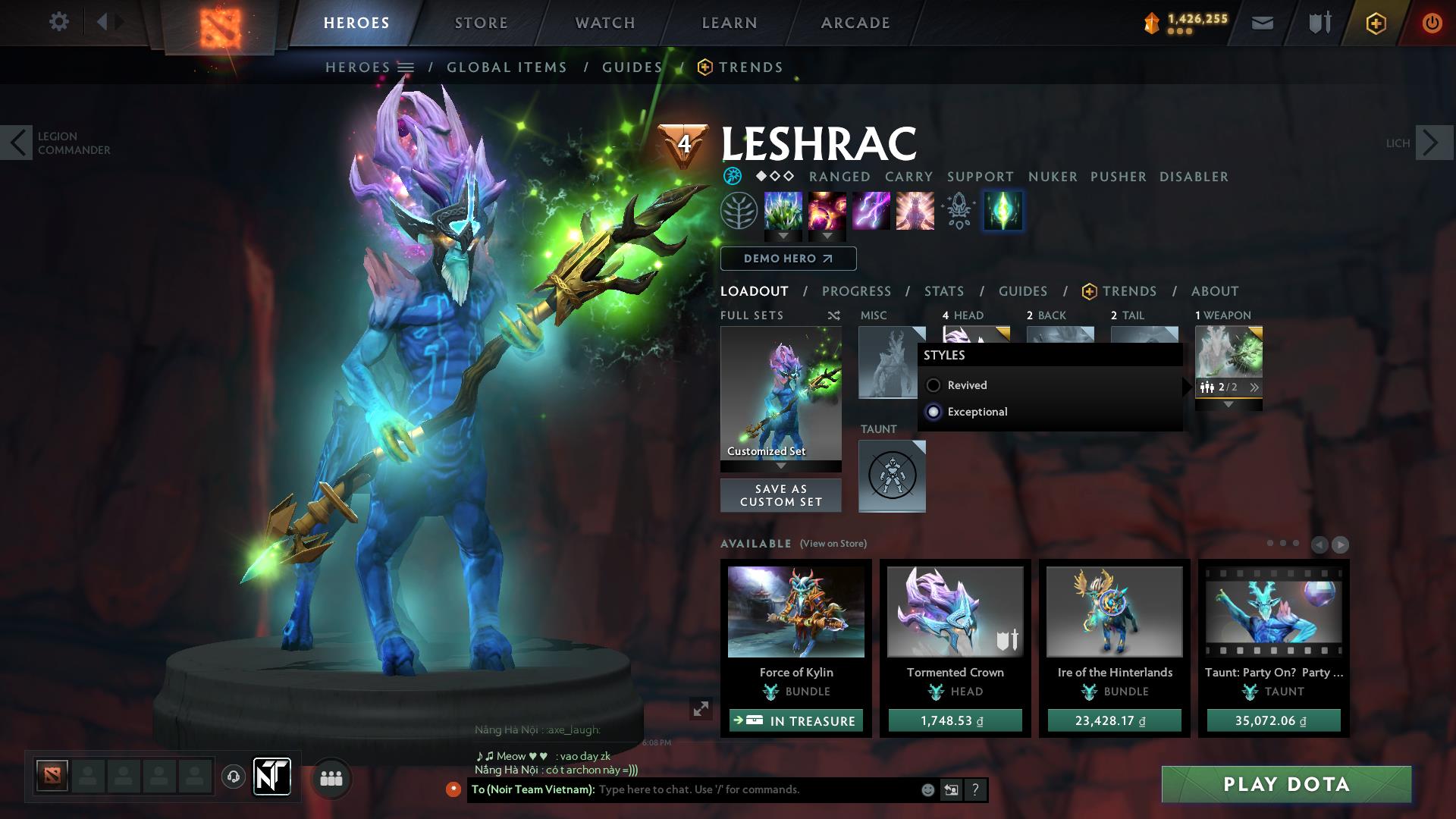Select the Revived style radio button
The width and height of the screenshot is (1456, 819).
934,385
